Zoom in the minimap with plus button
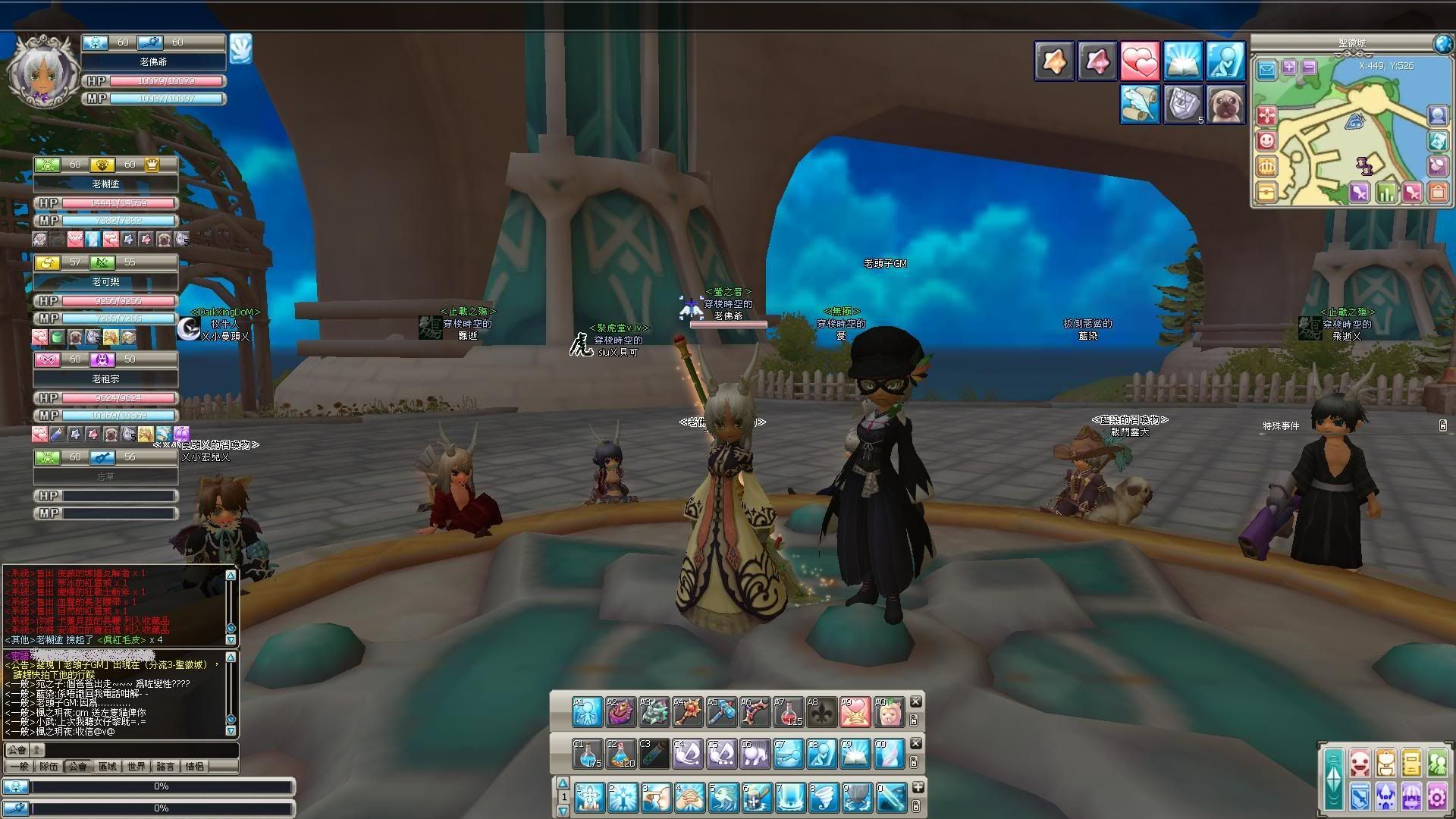This screenshot has width=1456, height=819. point(1288,67)
